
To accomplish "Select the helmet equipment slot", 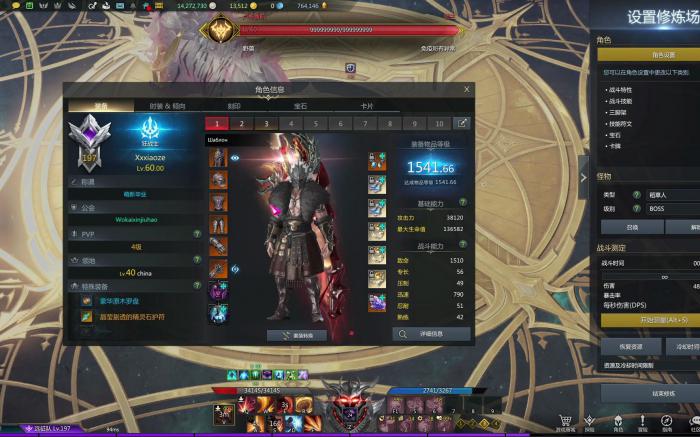I will coord(218,158).
